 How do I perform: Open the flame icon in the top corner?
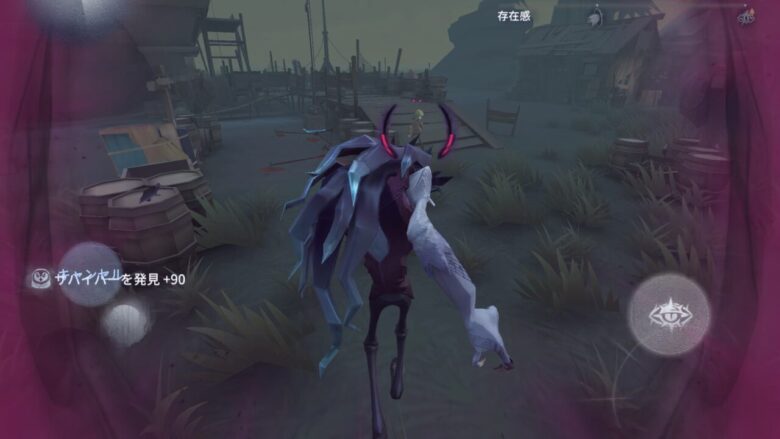745,17
